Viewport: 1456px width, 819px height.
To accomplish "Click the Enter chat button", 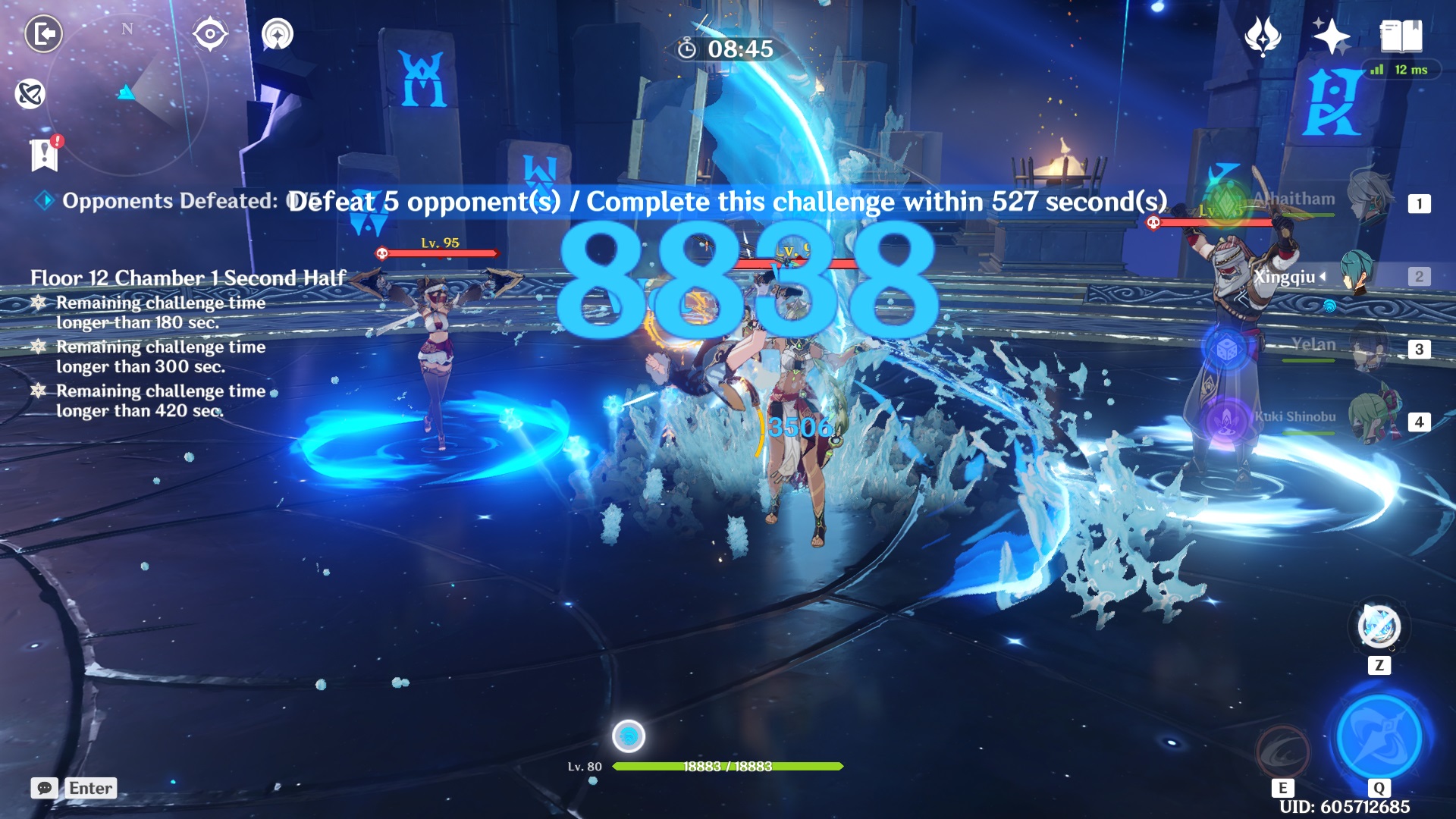I will coord(91,789).
